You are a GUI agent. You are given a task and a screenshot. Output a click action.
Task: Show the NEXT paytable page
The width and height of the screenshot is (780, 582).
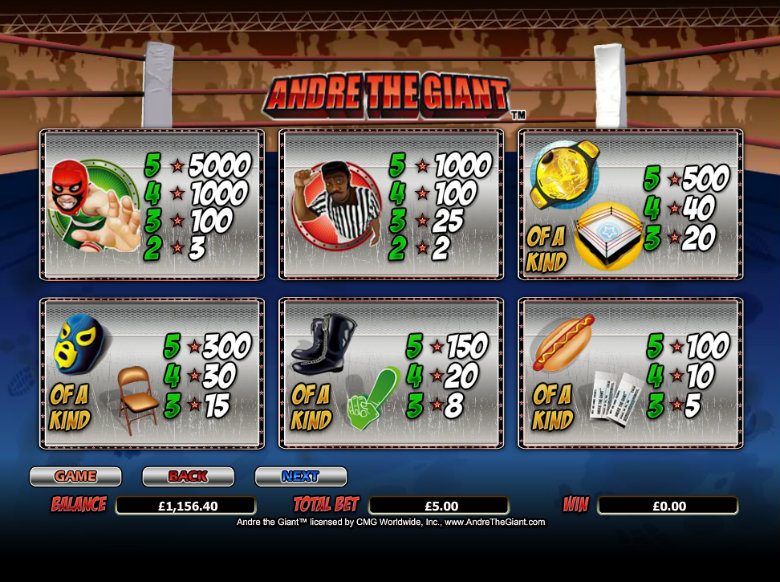click(x=300, y=476)
